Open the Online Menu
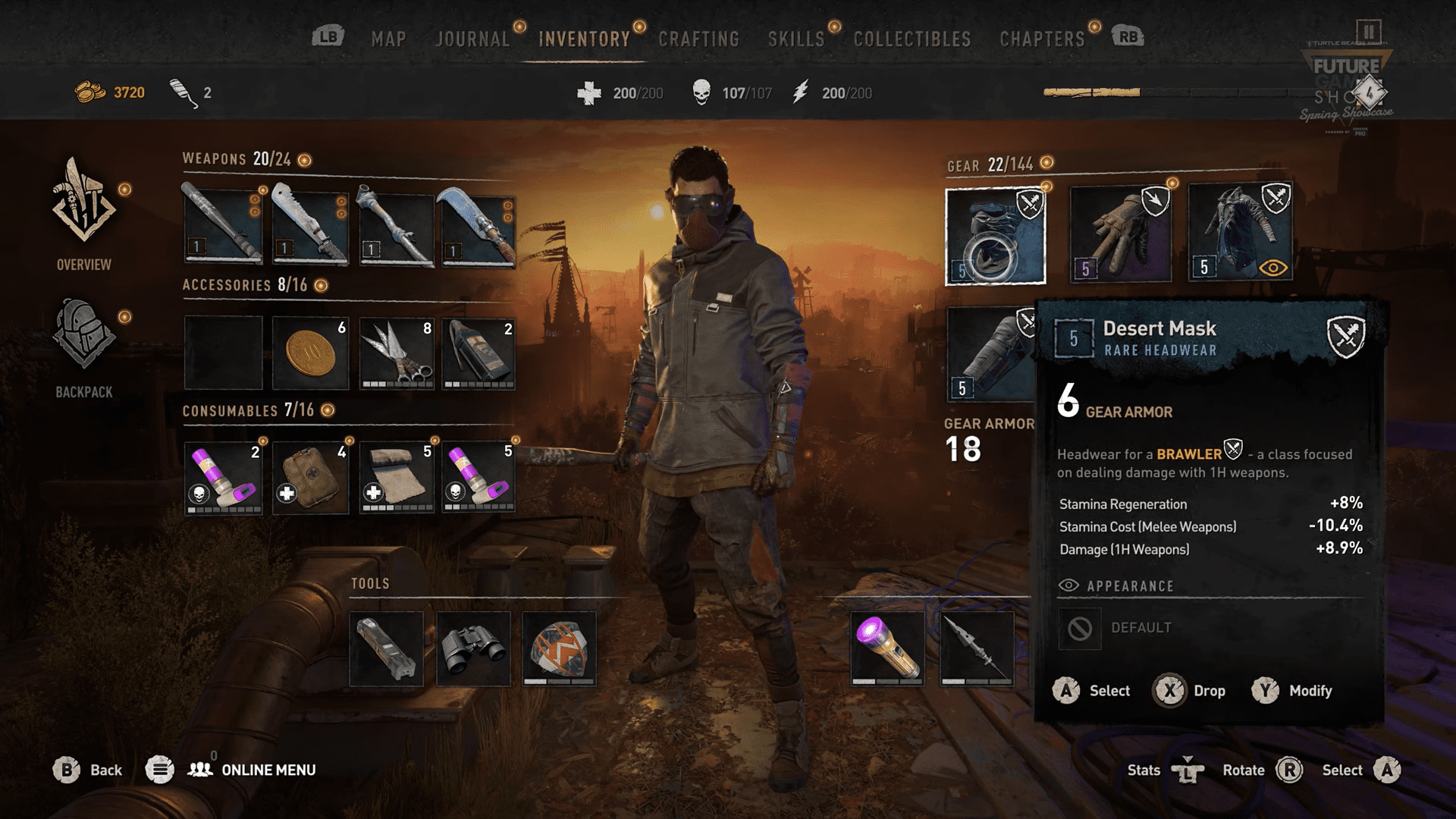Image resolution: width=1456 pixels, height=819 pixels. (268, 770)
